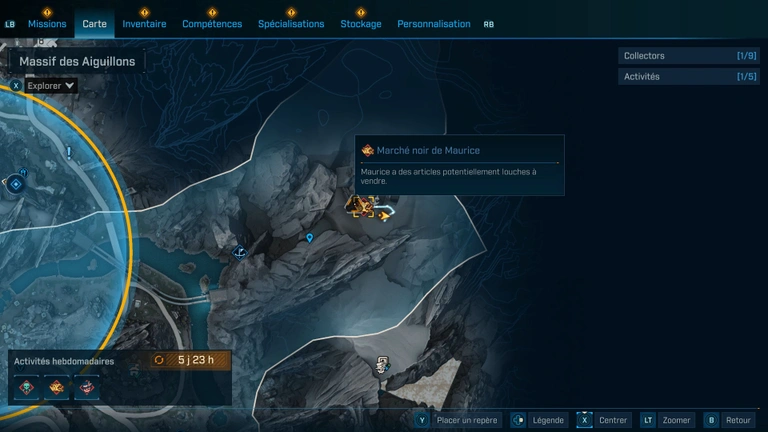Go to the Spécialisations tab
The height and width of the screenshot is (432, 768).
click(x=291, y=24)
